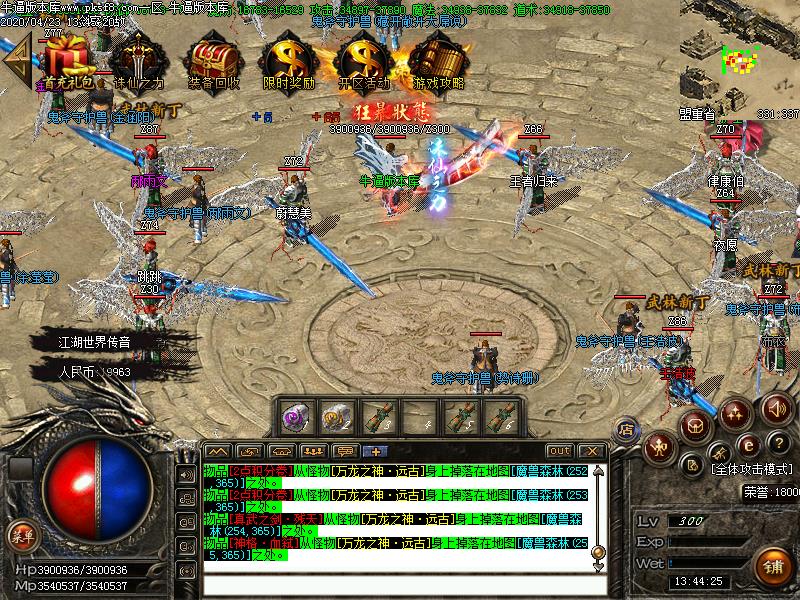Viewport: 800px width, 600px height.
Task: Click the gold plus chat tab button
Action: point(376,451)
